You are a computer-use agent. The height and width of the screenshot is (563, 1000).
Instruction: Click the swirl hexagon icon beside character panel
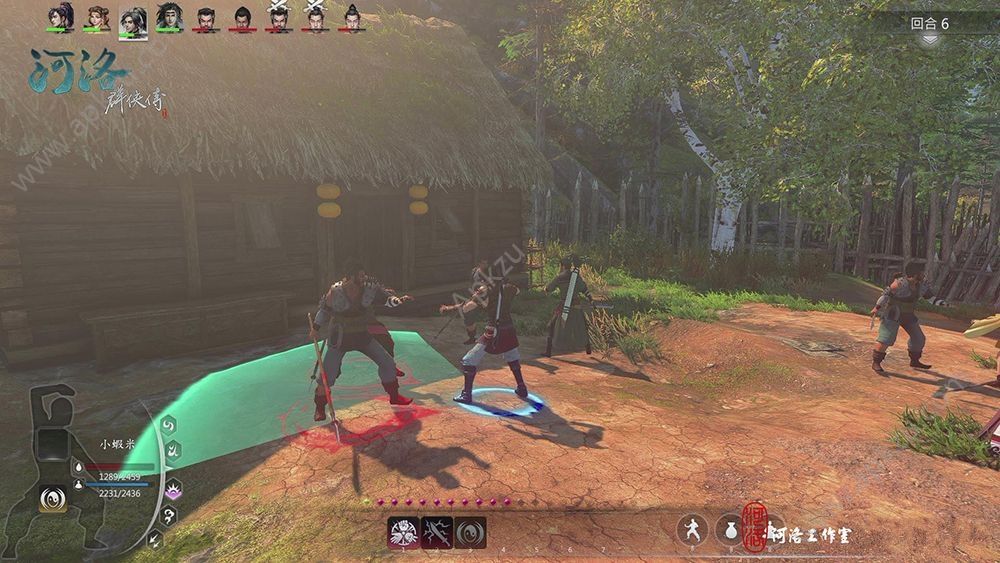pos(170,426)
